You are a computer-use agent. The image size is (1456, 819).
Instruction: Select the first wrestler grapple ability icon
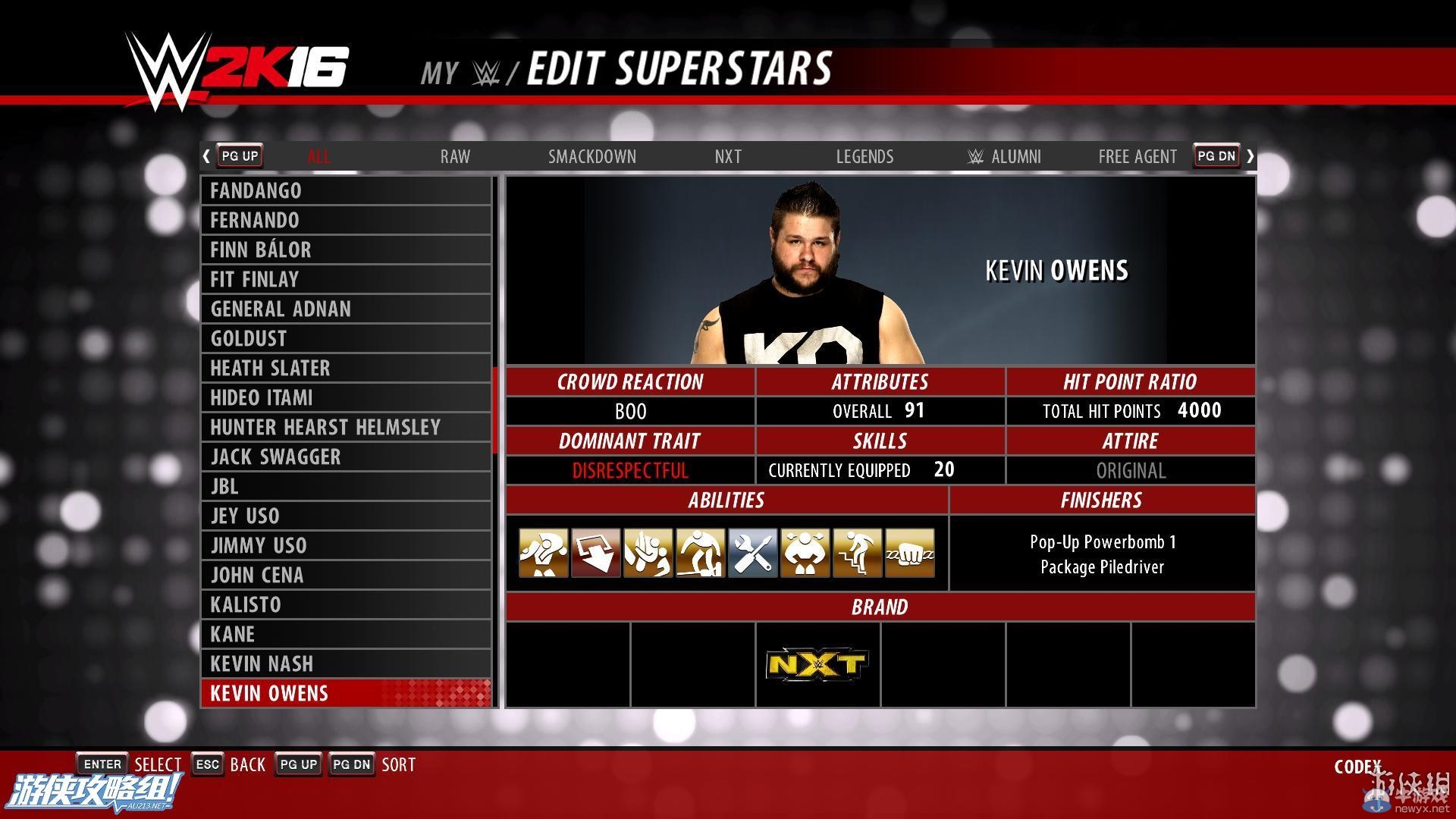[542, 554]
